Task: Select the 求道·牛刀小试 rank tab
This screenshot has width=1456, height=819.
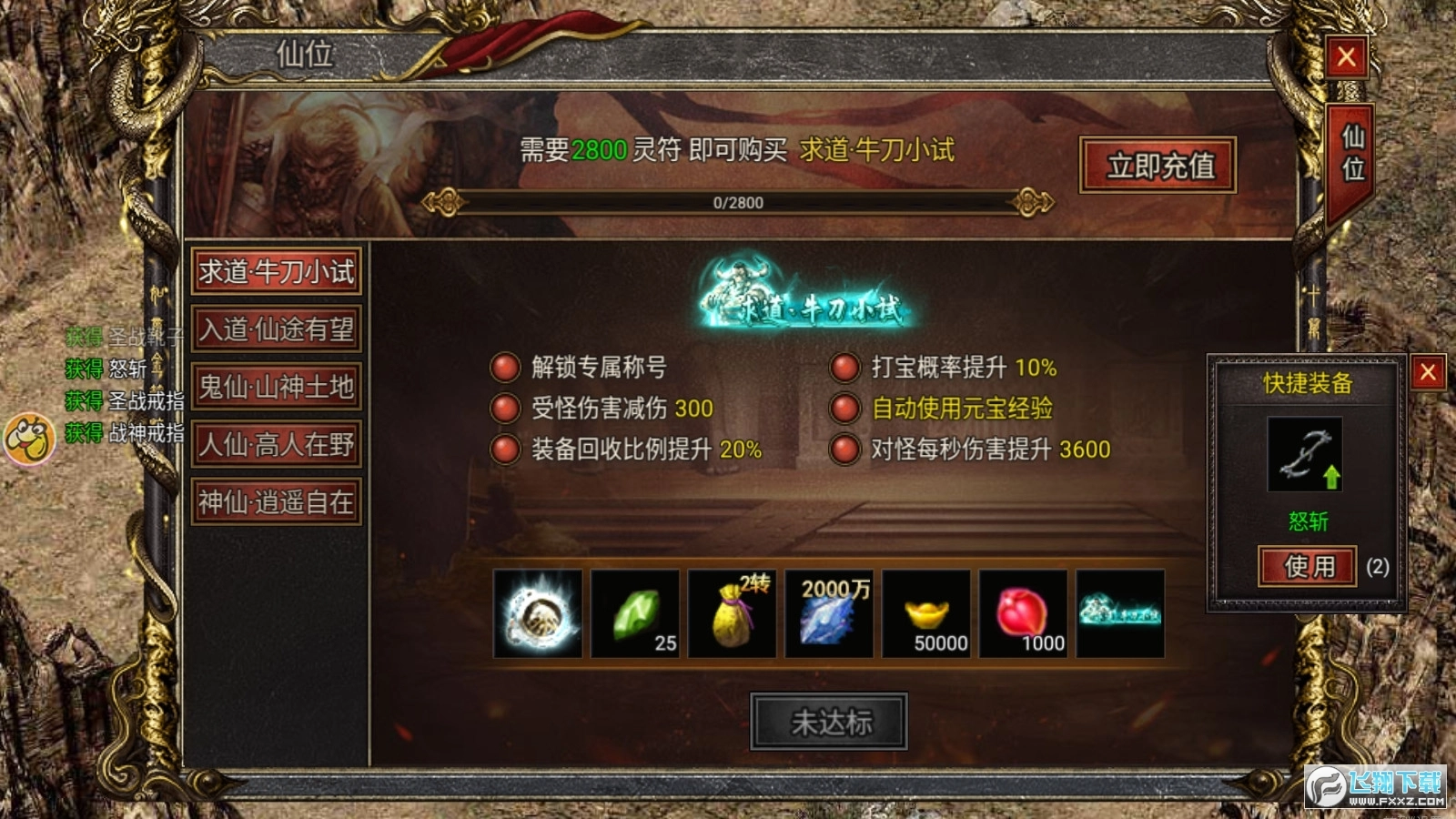Action: point(276,271)
